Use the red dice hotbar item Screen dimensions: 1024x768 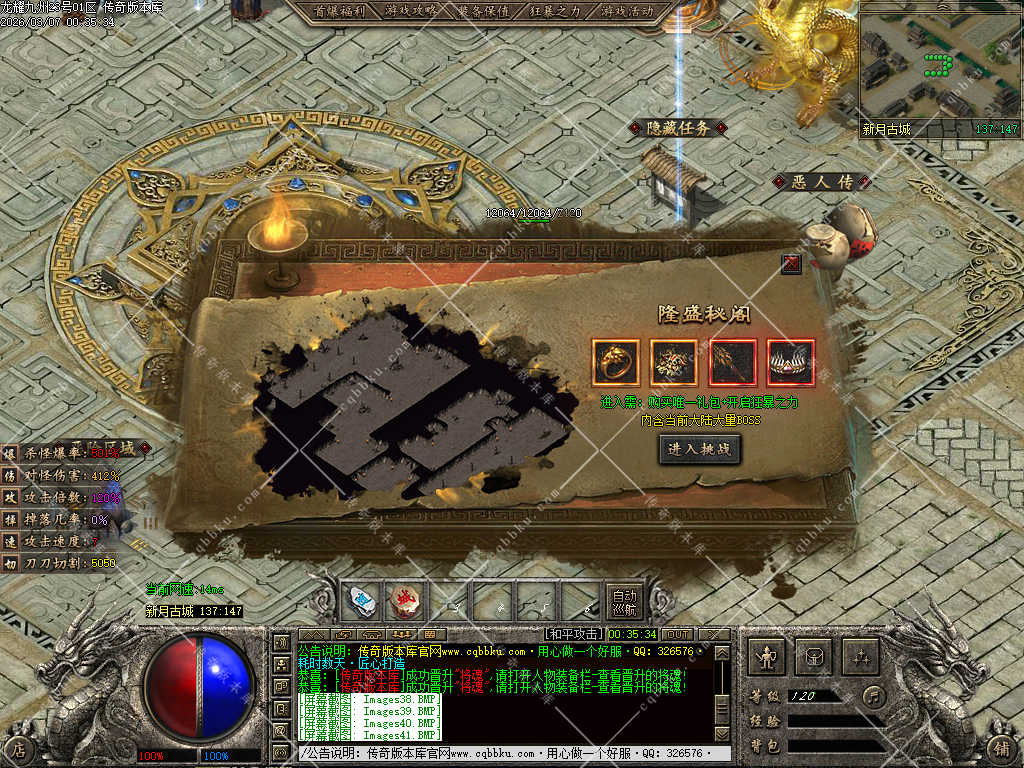[405, 602]
